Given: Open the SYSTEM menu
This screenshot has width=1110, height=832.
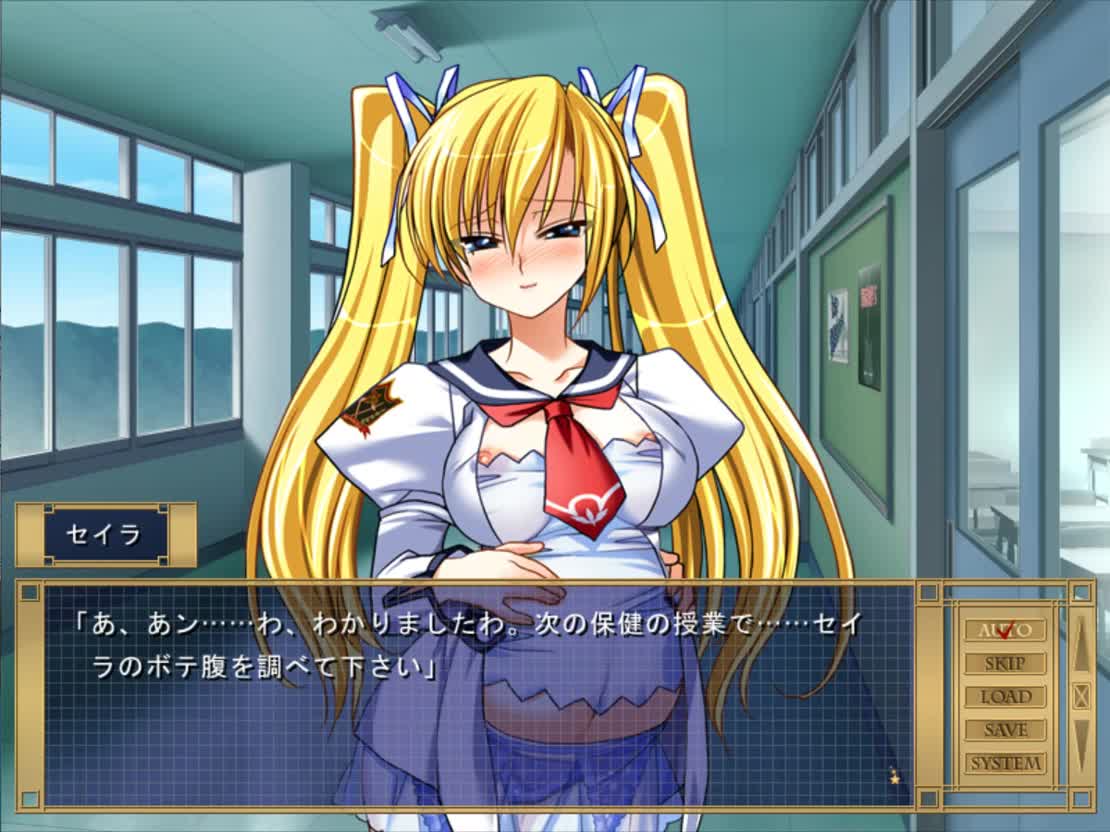Looking at the screenshot, I should coord(1005,763).
